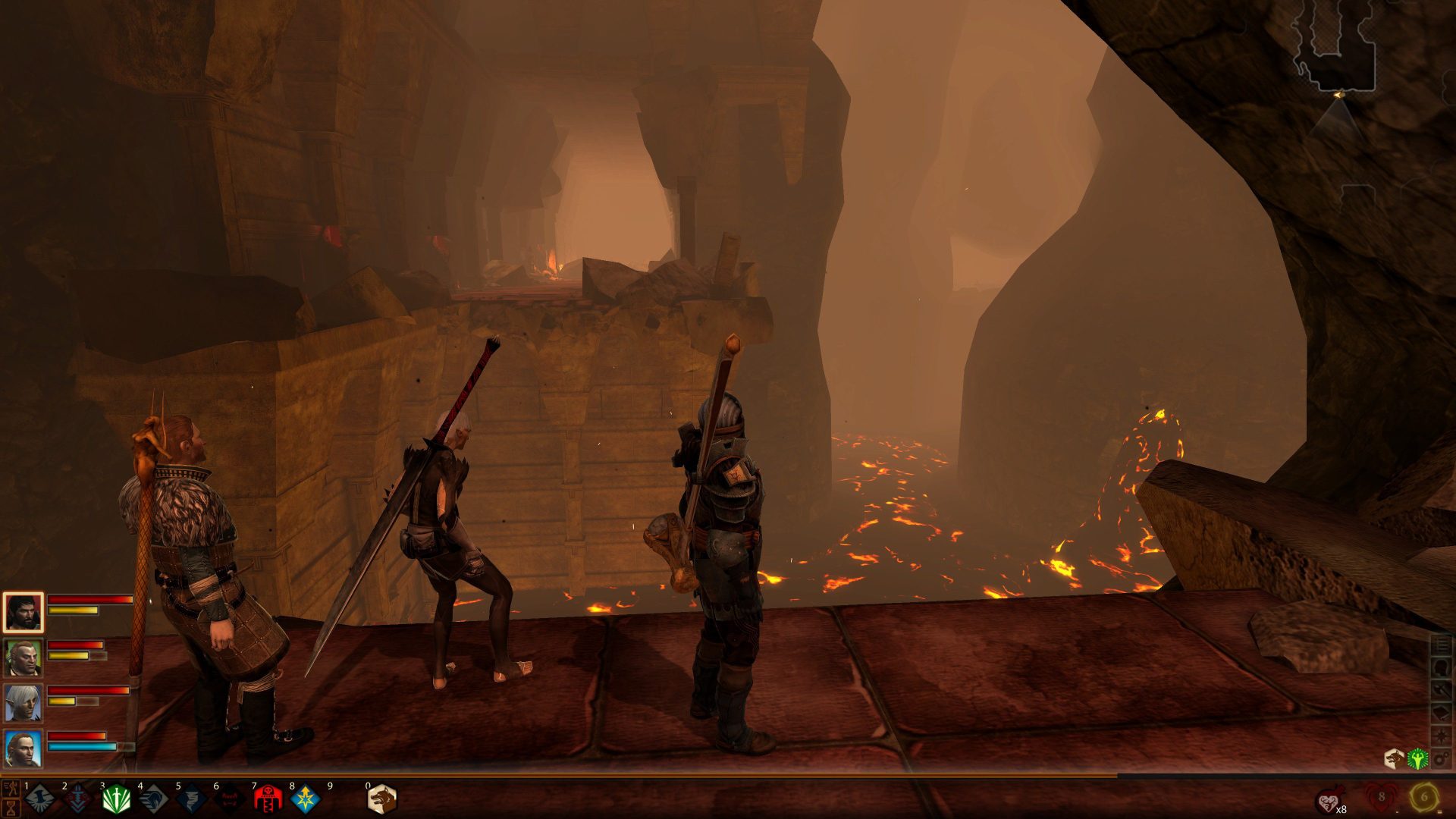Toggle the green glowing sword ability
Screen dimensions: 1456x819
(115, 799)
